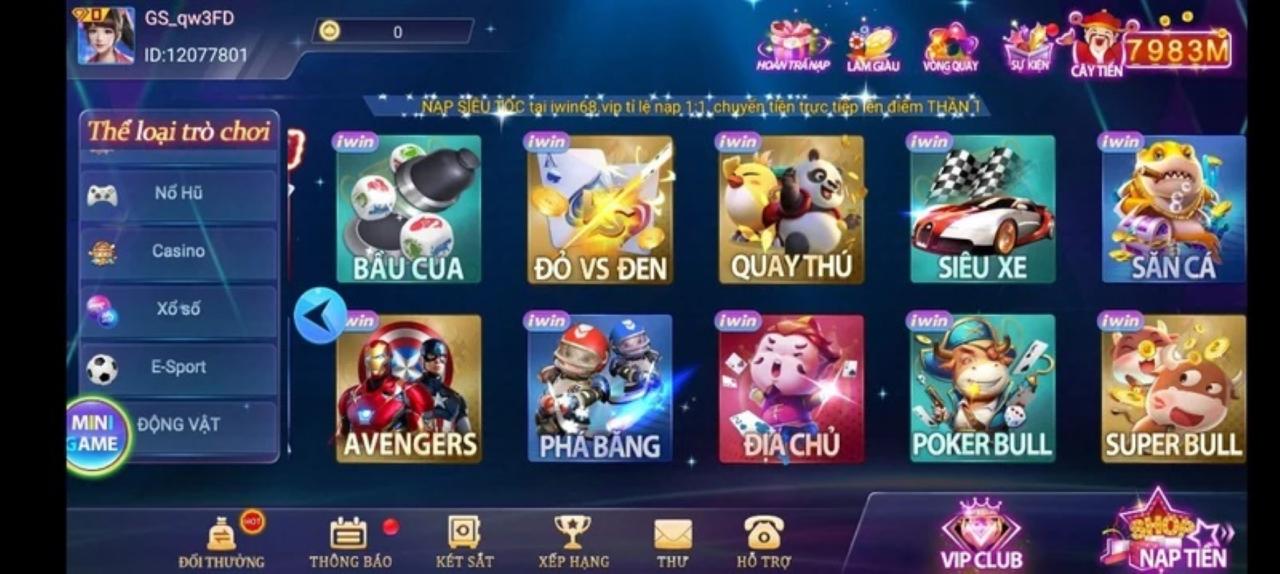The width and height of the screenshot is (1280, 574).
Task: Click the blue left arrow button
Action: click(x=320, y=315)
